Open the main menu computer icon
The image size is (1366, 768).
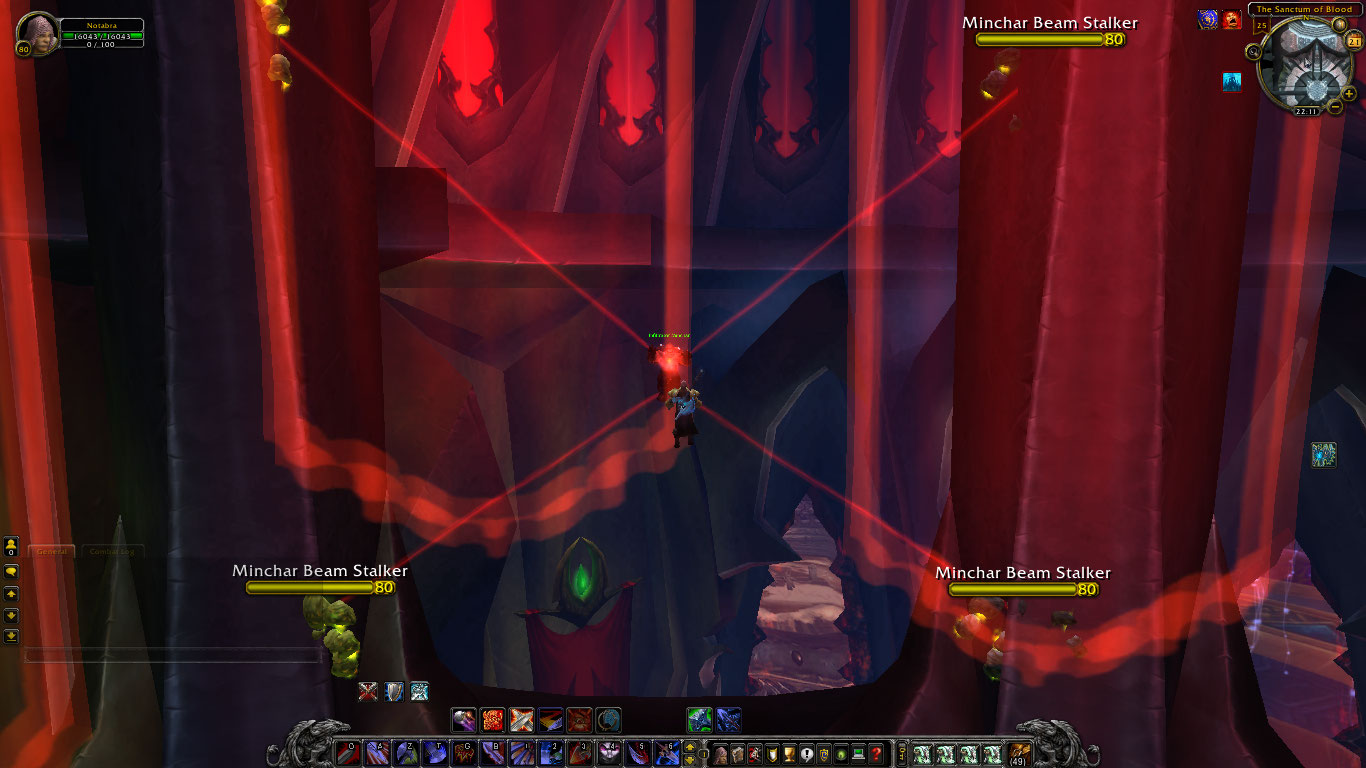856,753
